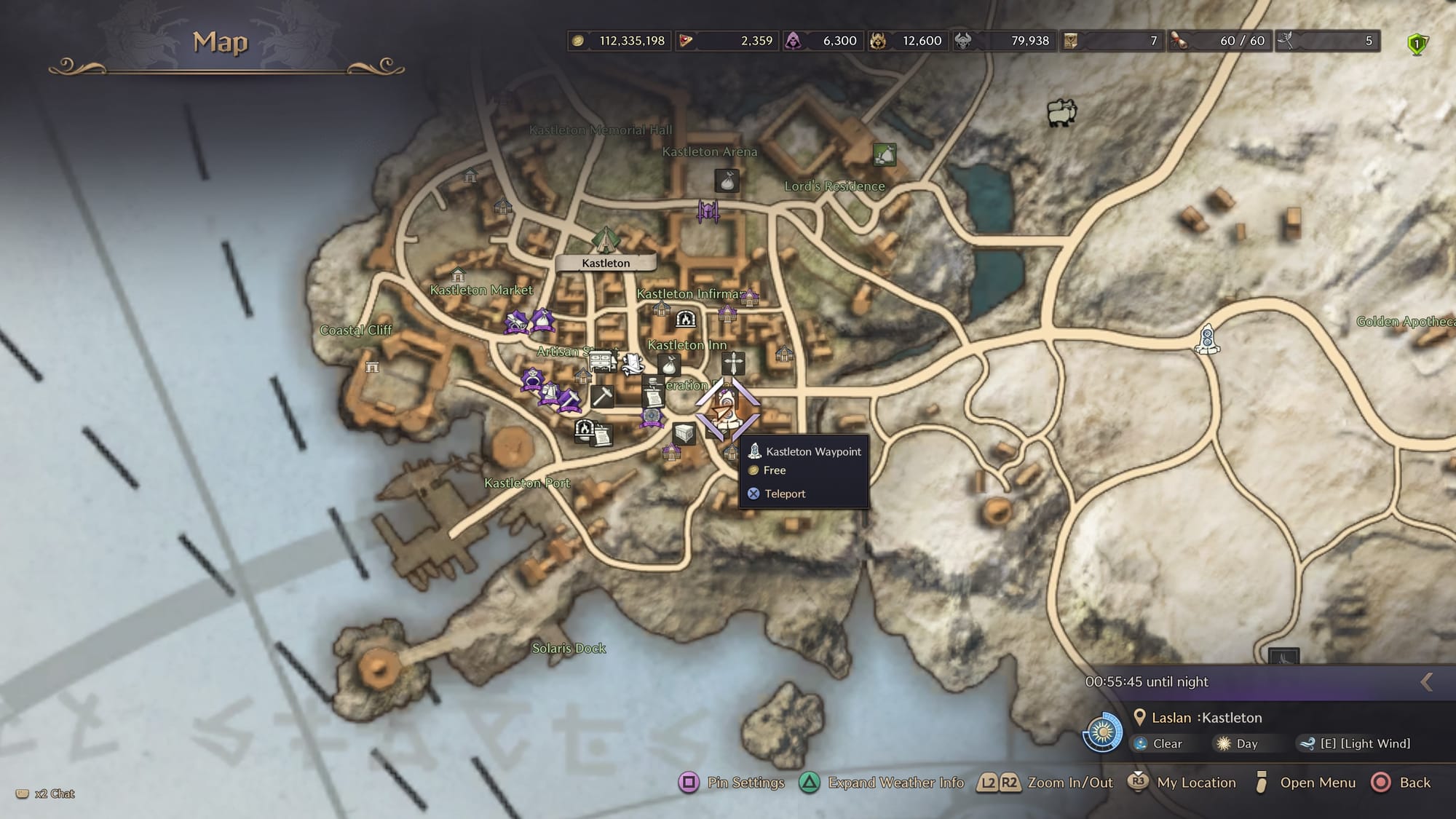1456x819 pixels.
Task: Select the green sack marker by Lord's Residence
Action: pyautogui.click(x=884, y=154)
